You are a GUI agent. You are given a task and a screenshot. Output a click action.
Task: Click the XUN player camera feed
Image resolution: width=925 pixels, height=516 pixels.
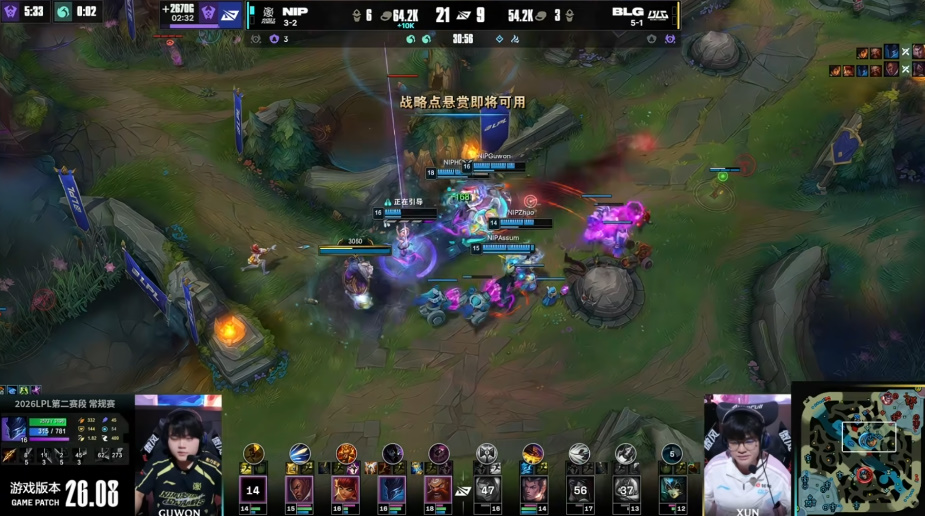pos(747,454)
